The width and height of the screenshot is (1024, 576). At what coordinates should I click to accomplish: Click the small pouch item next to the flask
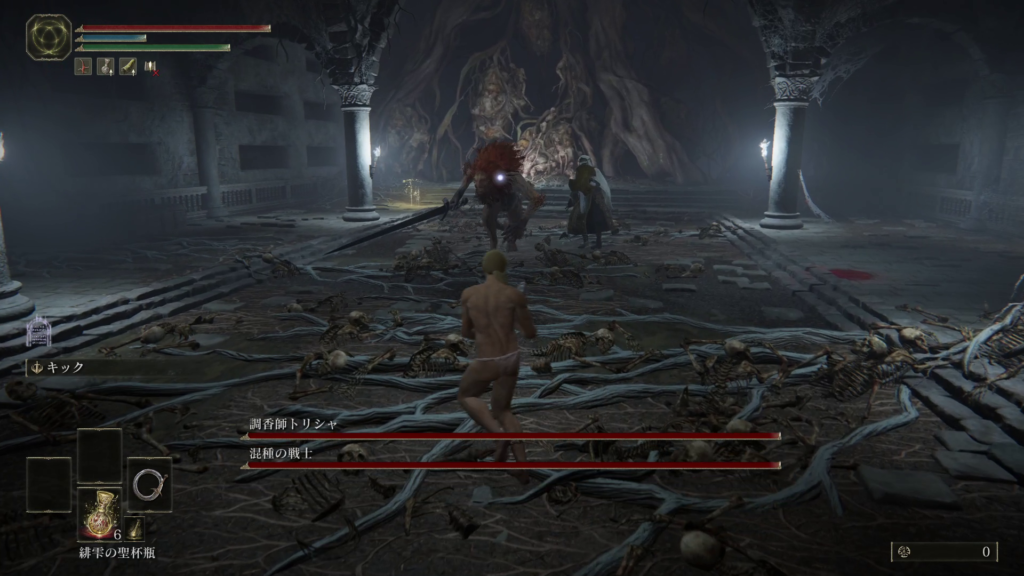[134, 529]
